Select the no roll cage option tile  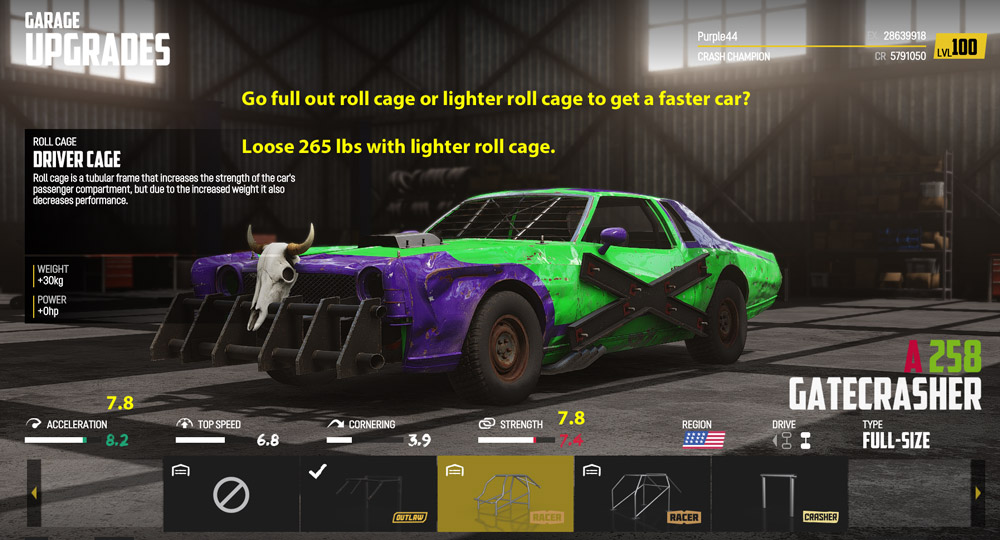click(x=231, y=494)
